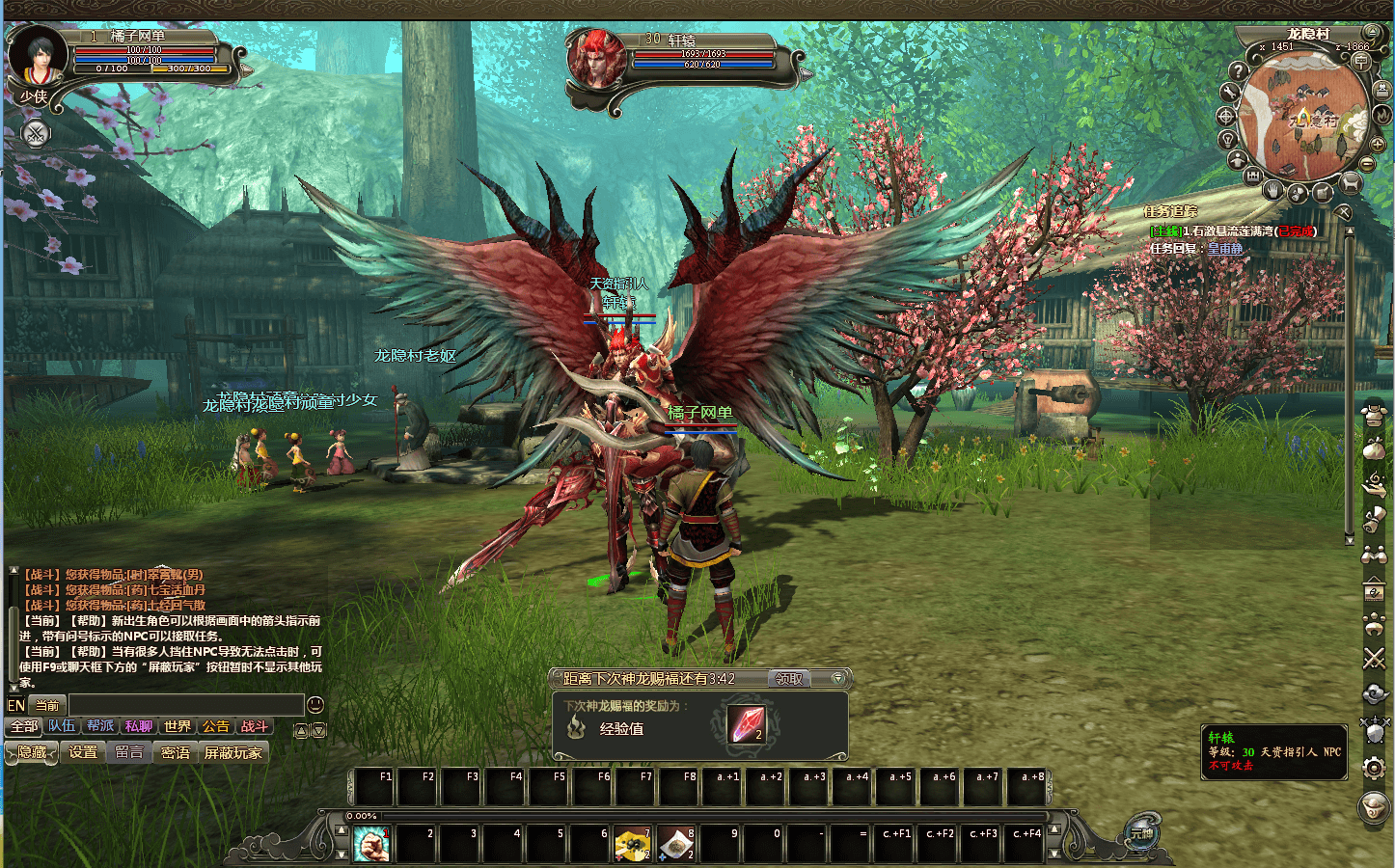Click the 皇甫静 quest NPC link

(x=1224, y=249)
